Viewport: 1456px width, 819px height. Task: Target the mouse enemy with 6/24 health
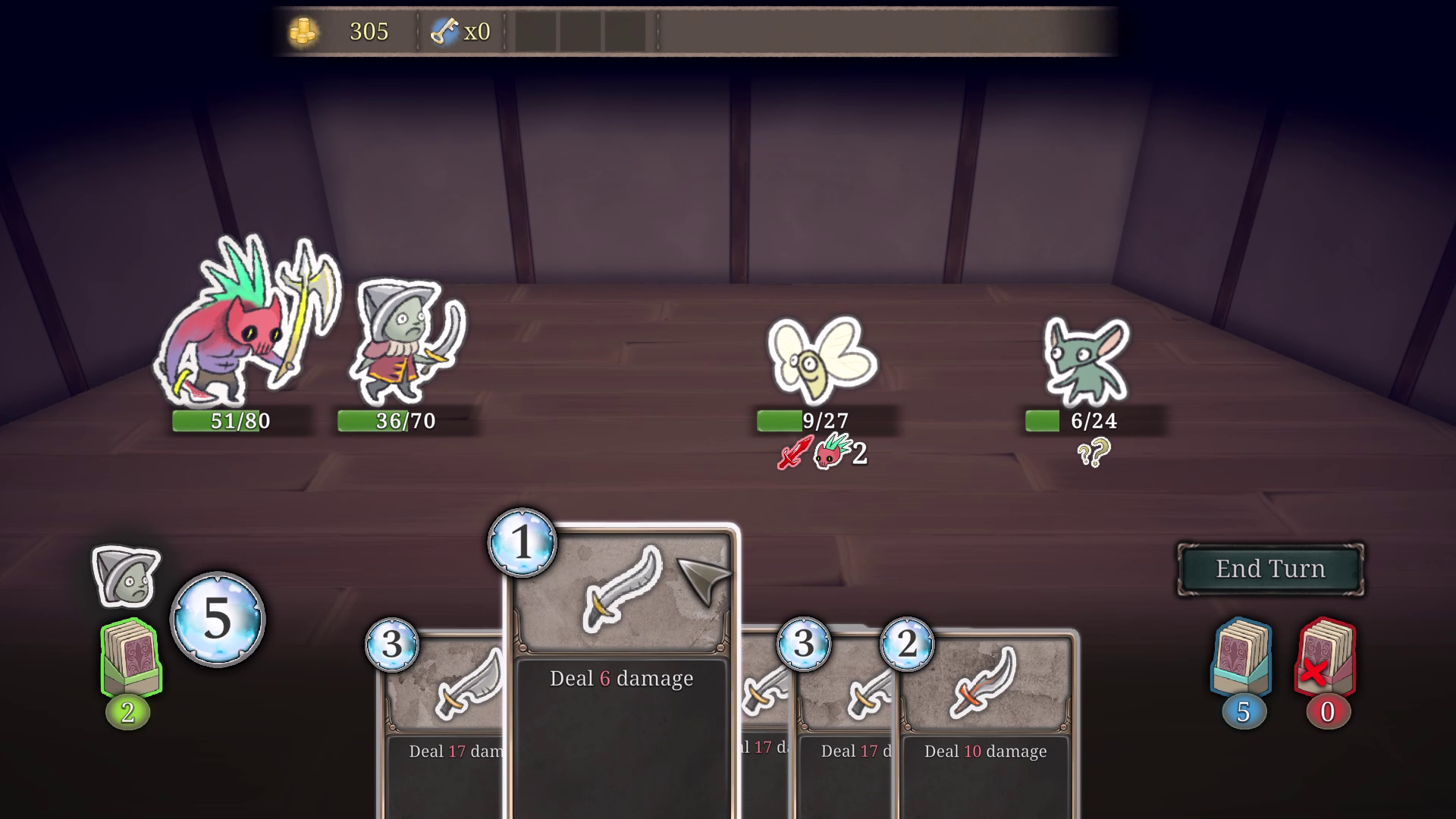[1086, 360]
